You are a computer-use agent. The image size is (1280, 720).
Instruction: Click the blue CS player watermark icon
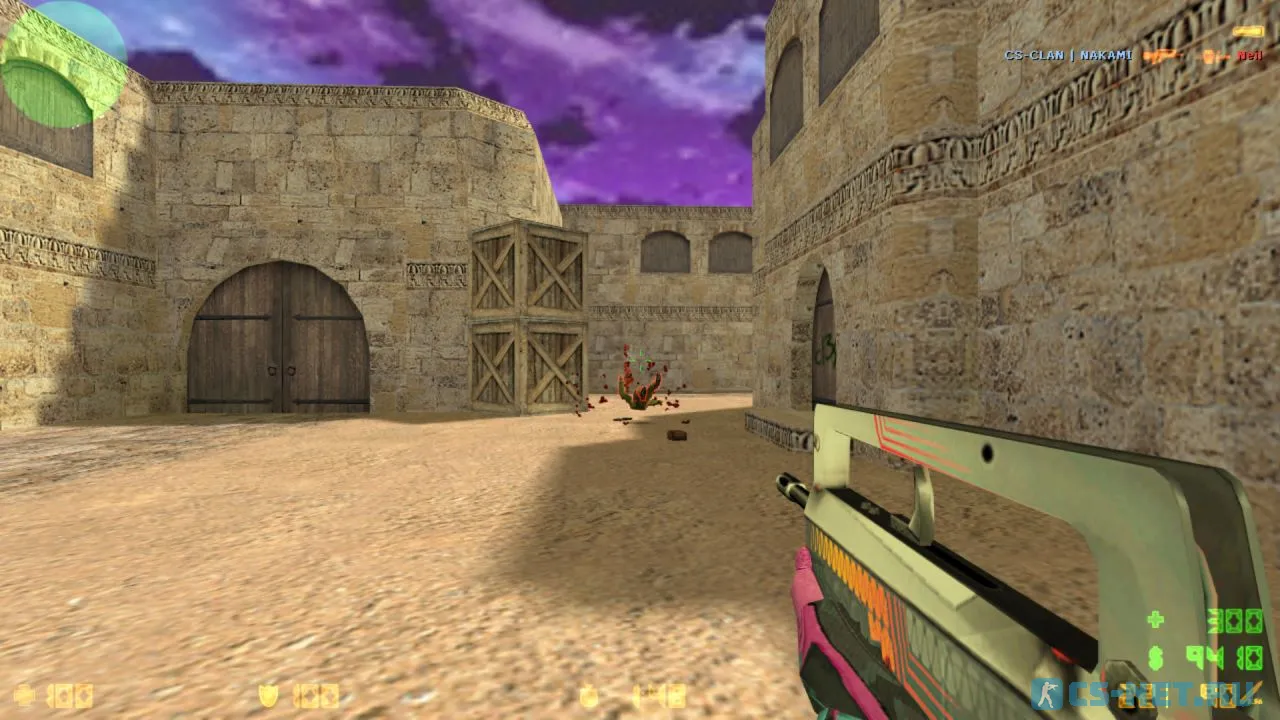1047,695
